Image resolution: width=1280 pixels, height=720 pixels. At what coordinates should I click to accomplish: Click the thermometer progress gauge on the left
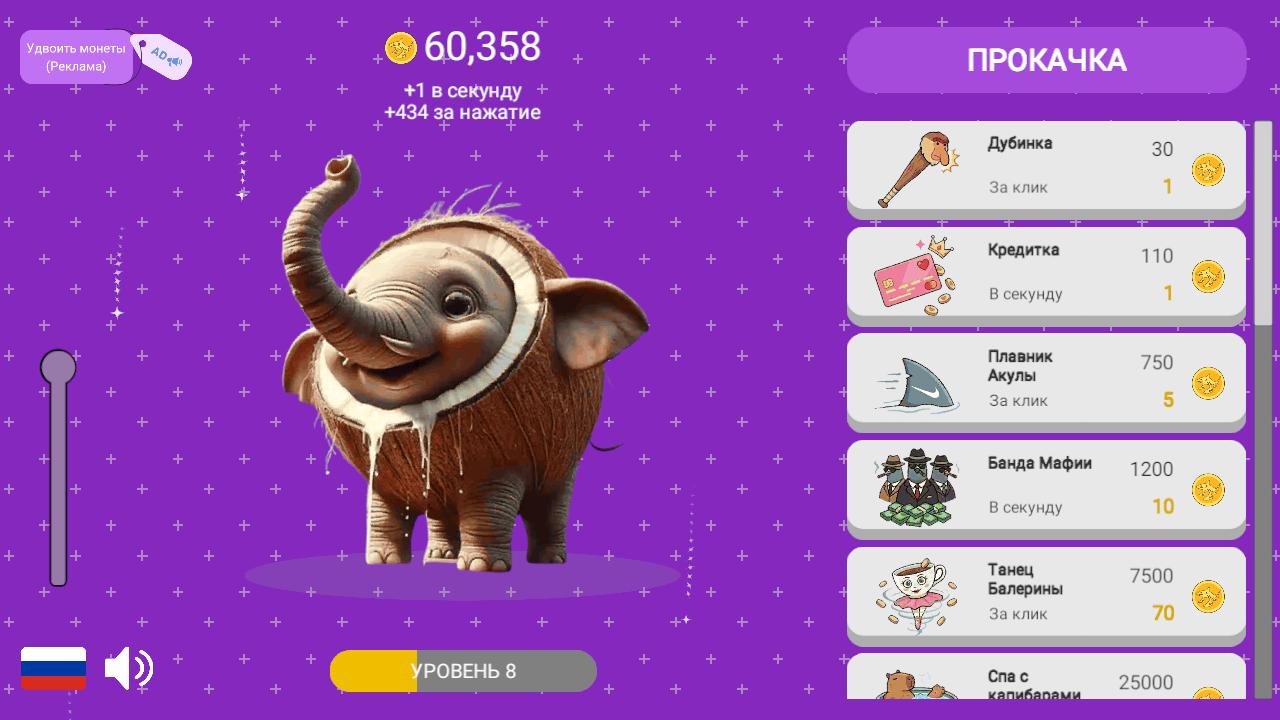(59, 470)
